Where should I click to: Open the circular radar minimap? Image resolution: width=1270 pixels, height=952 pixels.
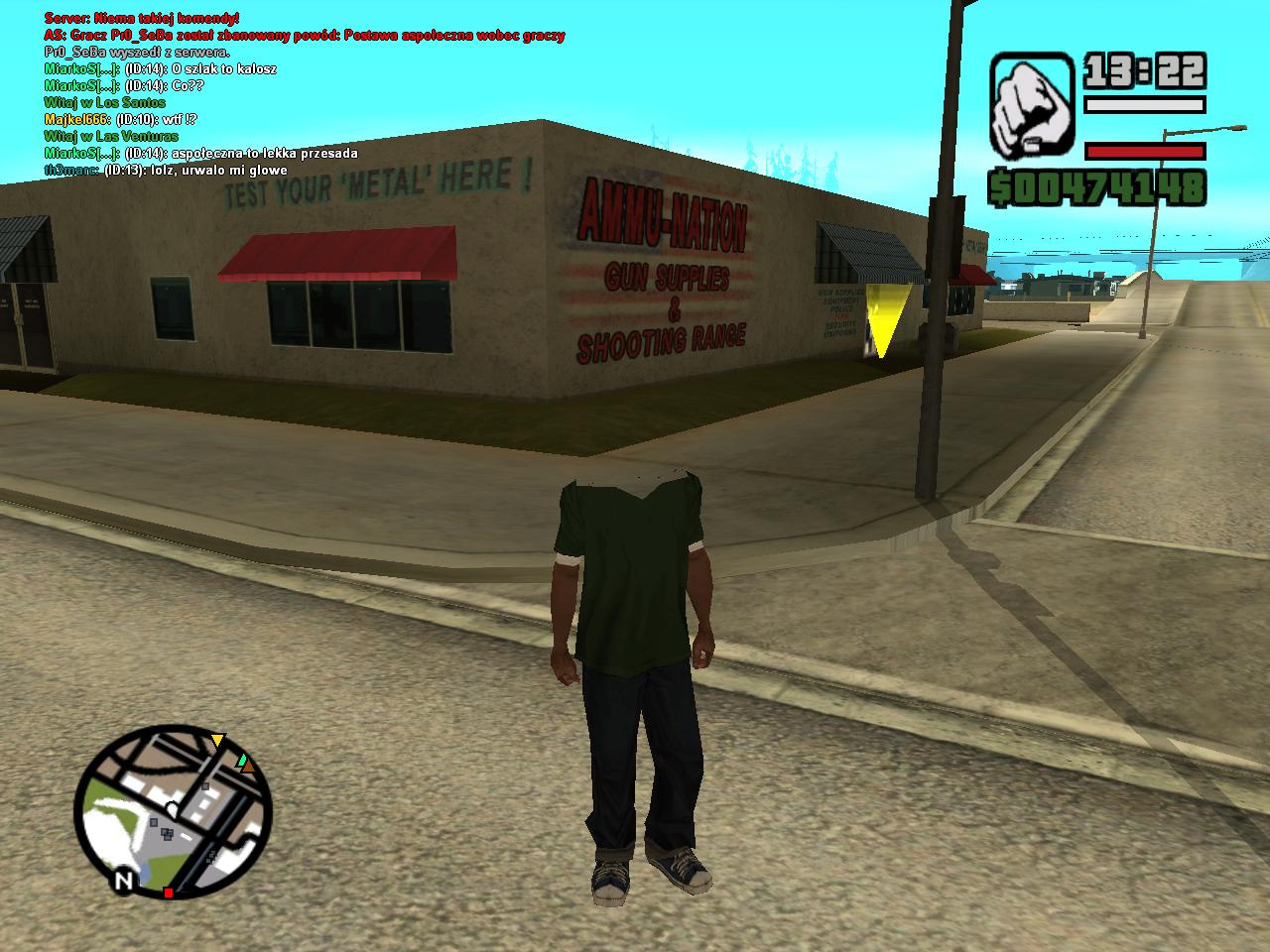click(x=173, y=811)
